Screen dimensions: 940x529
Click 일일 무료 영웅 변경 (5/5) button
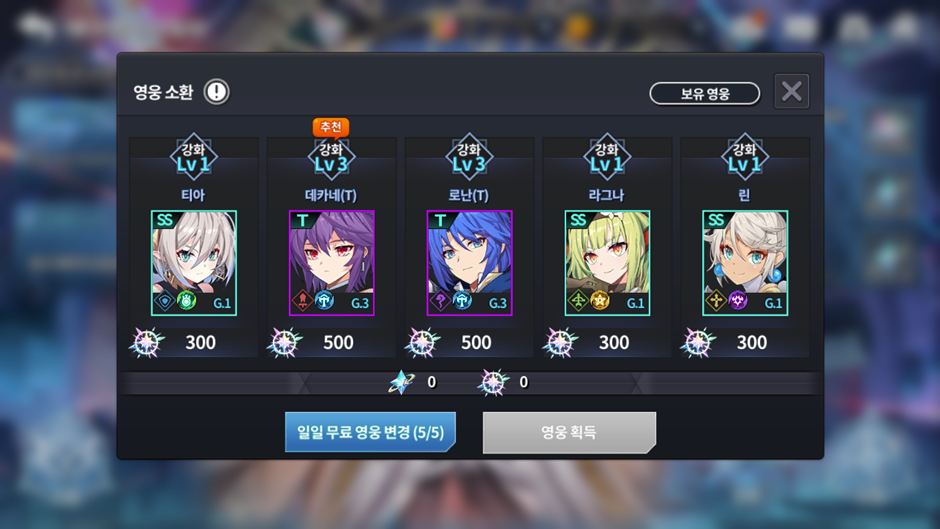coord(370,432)
